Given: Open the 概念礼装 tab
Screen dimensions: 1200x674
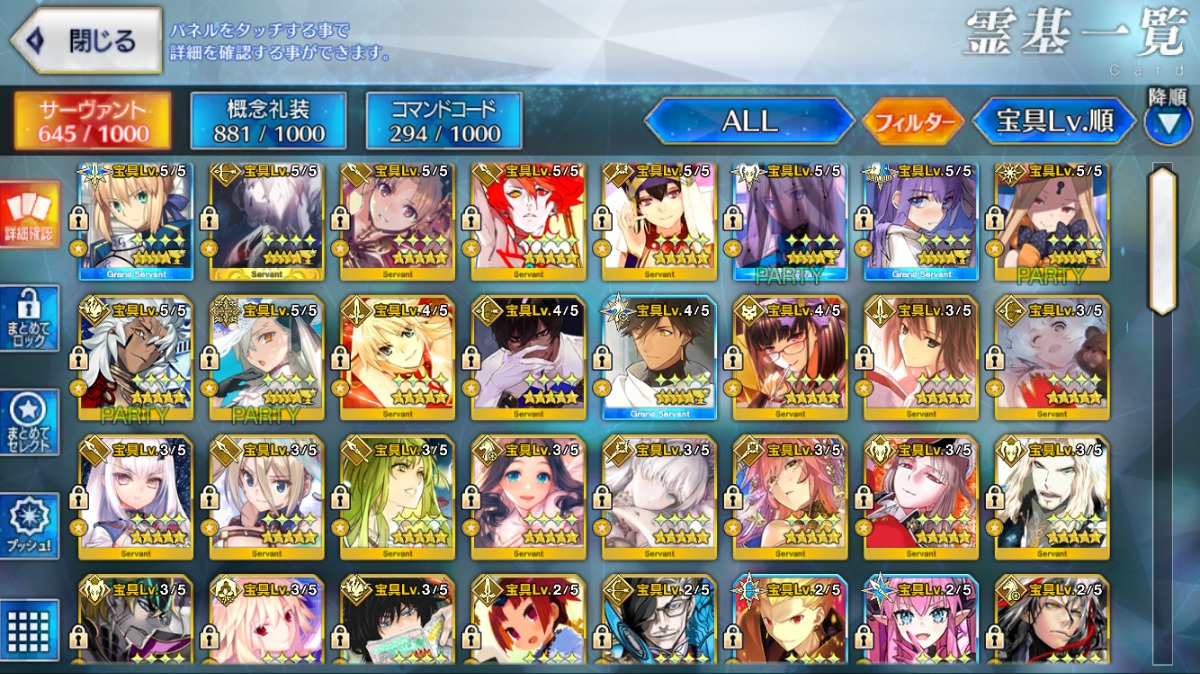Looking at the screenshot, I should pyautogui.click(x=268, y=121).
